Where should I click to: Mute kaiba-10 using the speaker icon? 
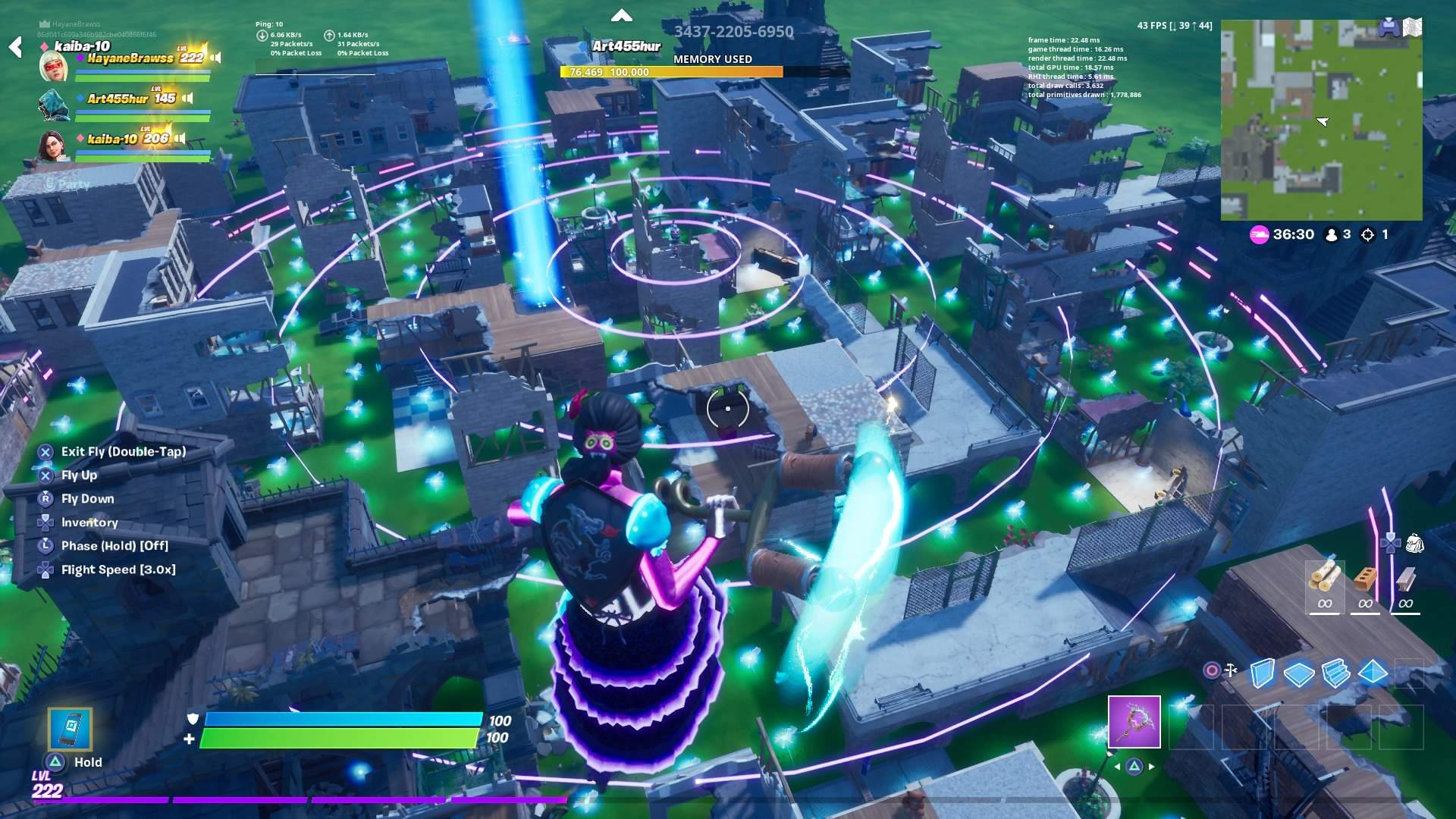click(x=180, y=139)
